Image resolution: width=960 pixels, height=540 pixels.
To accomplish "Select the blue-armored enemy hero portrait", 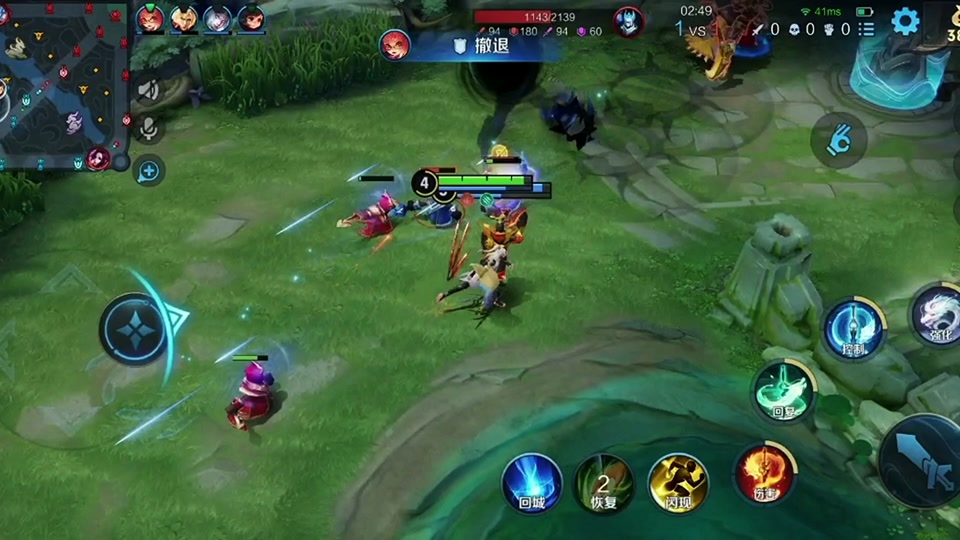I will point(628,21).
